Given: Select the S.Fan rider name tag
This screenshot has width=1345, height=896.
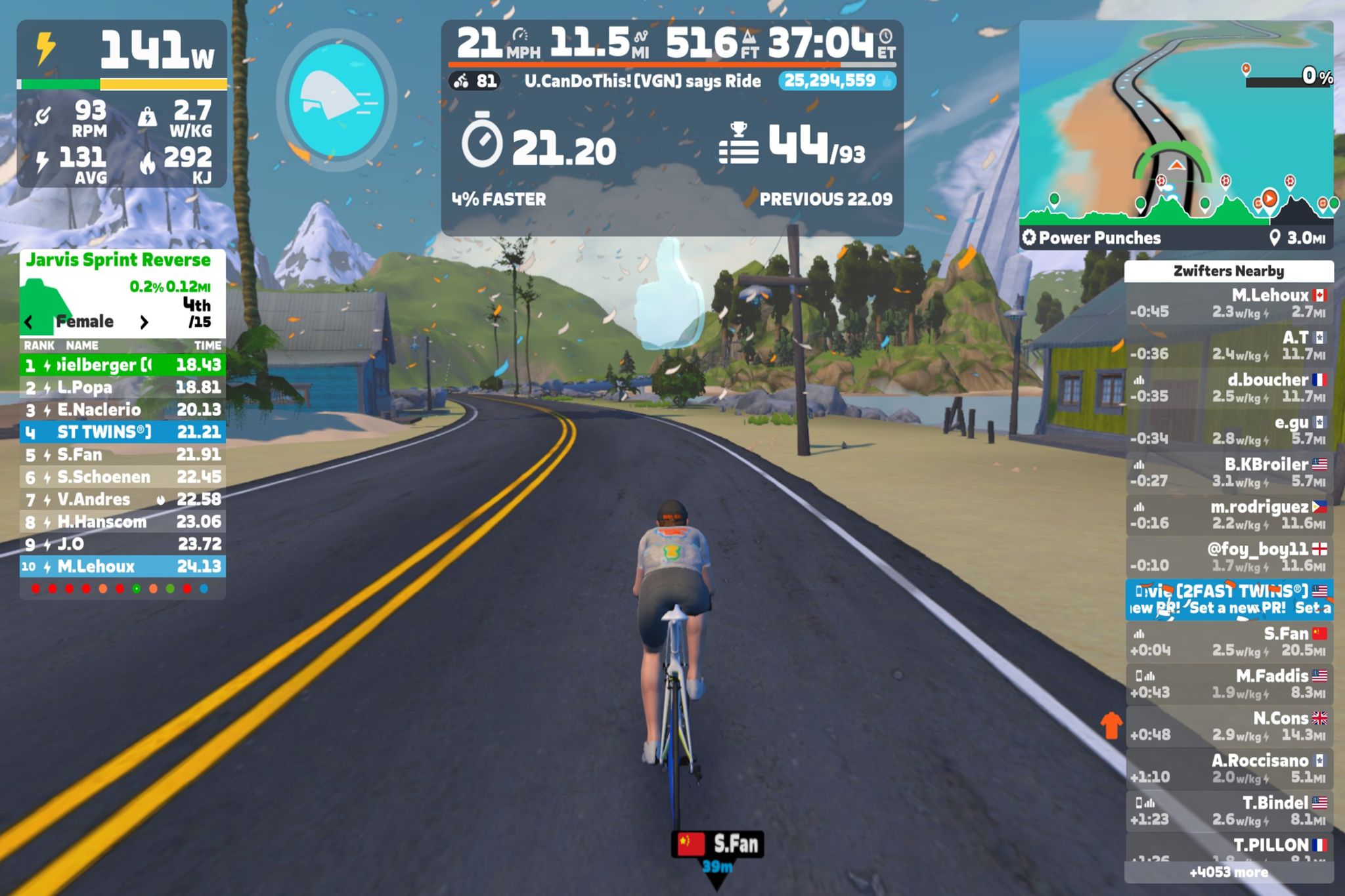Looking at the screenshot, I should [717, 844].
